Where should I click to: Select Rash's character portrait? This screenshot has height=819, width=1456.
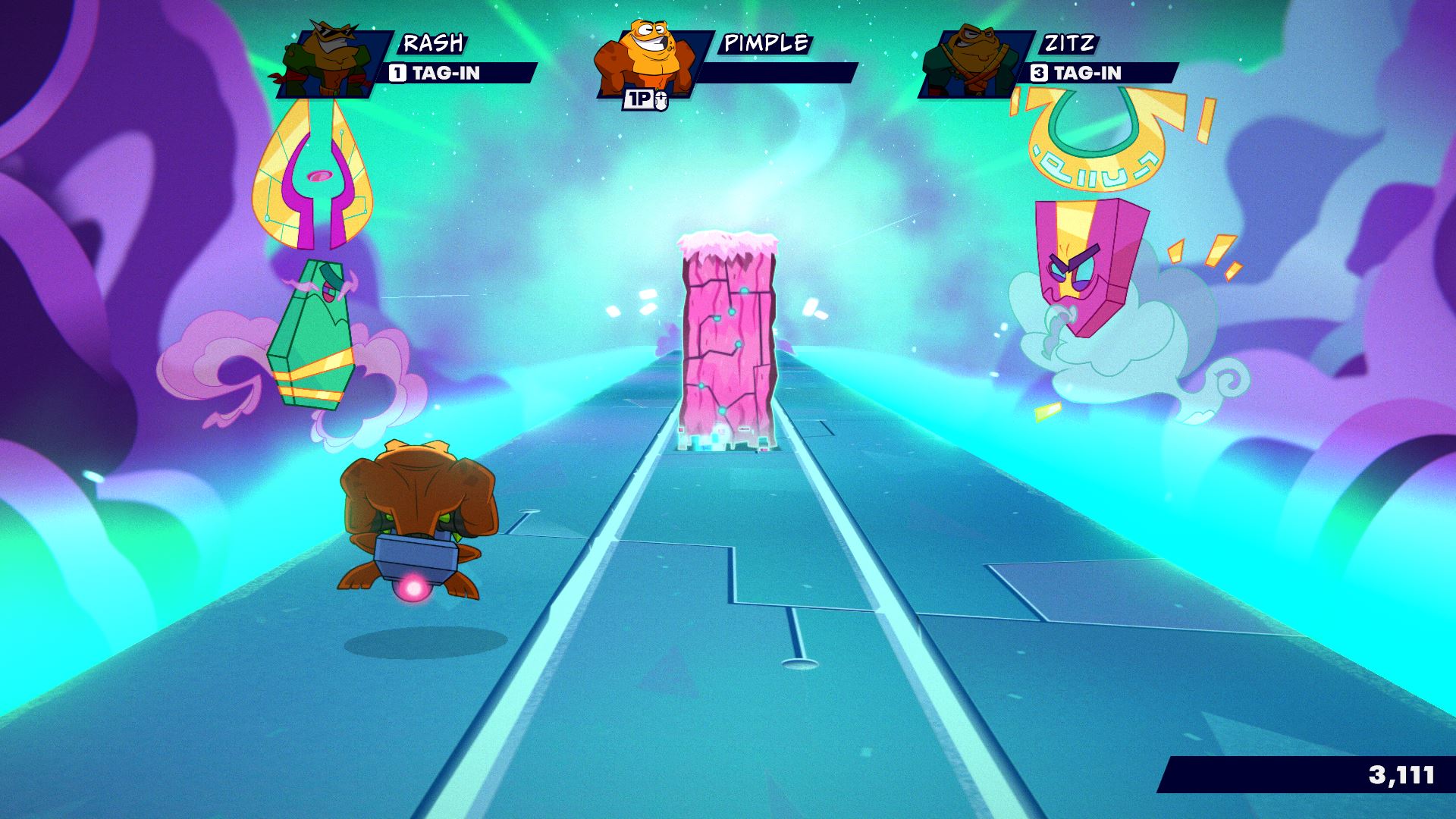point(328,64)
